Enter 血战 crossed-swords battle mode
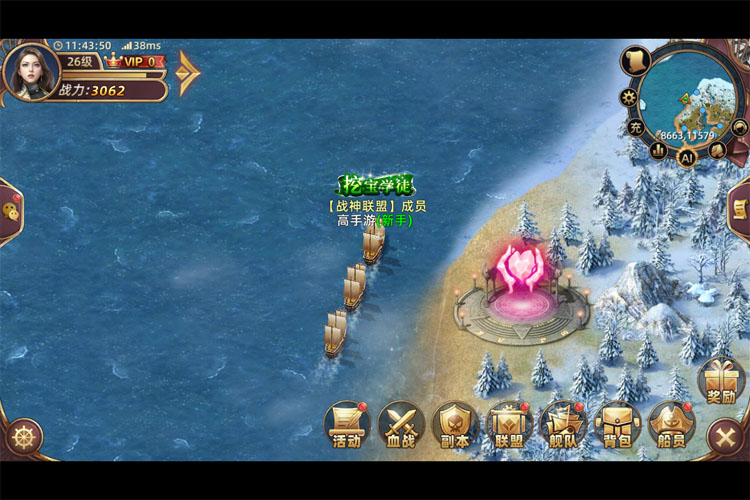750x500 pixels. pyautogui.click(x=401, y=425)
